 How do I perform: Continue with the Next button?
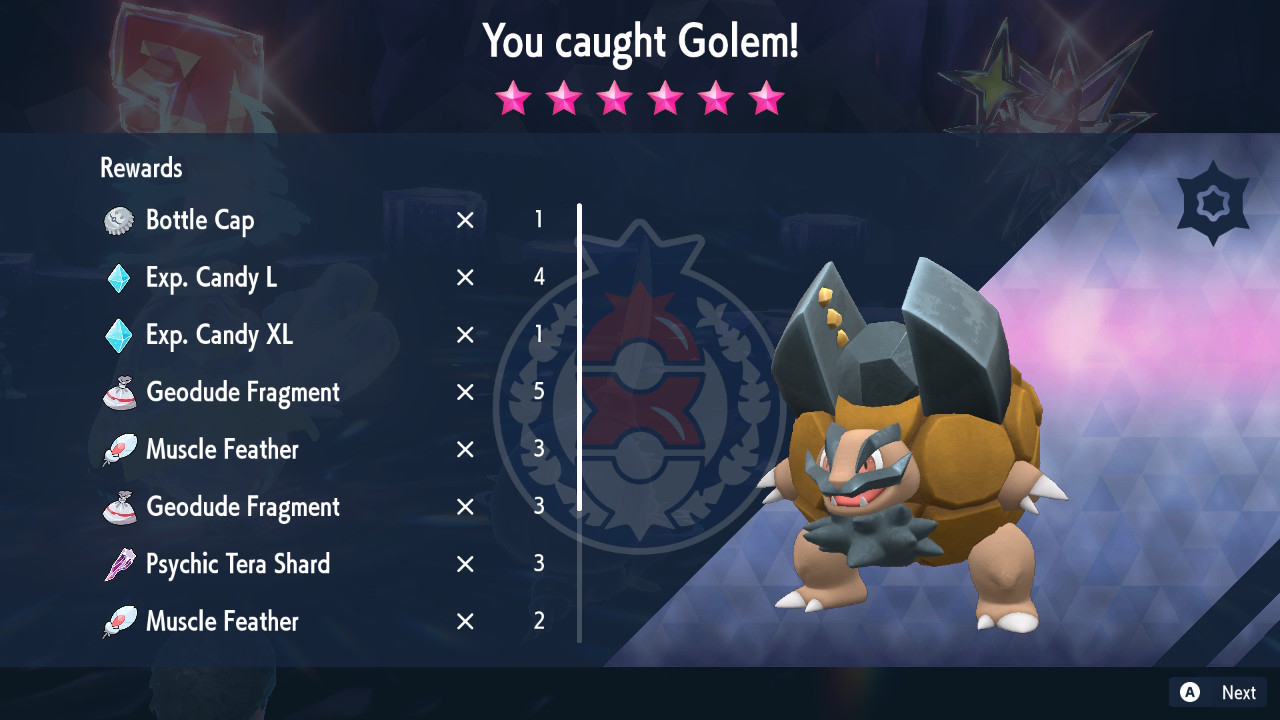coord(1218,692)
